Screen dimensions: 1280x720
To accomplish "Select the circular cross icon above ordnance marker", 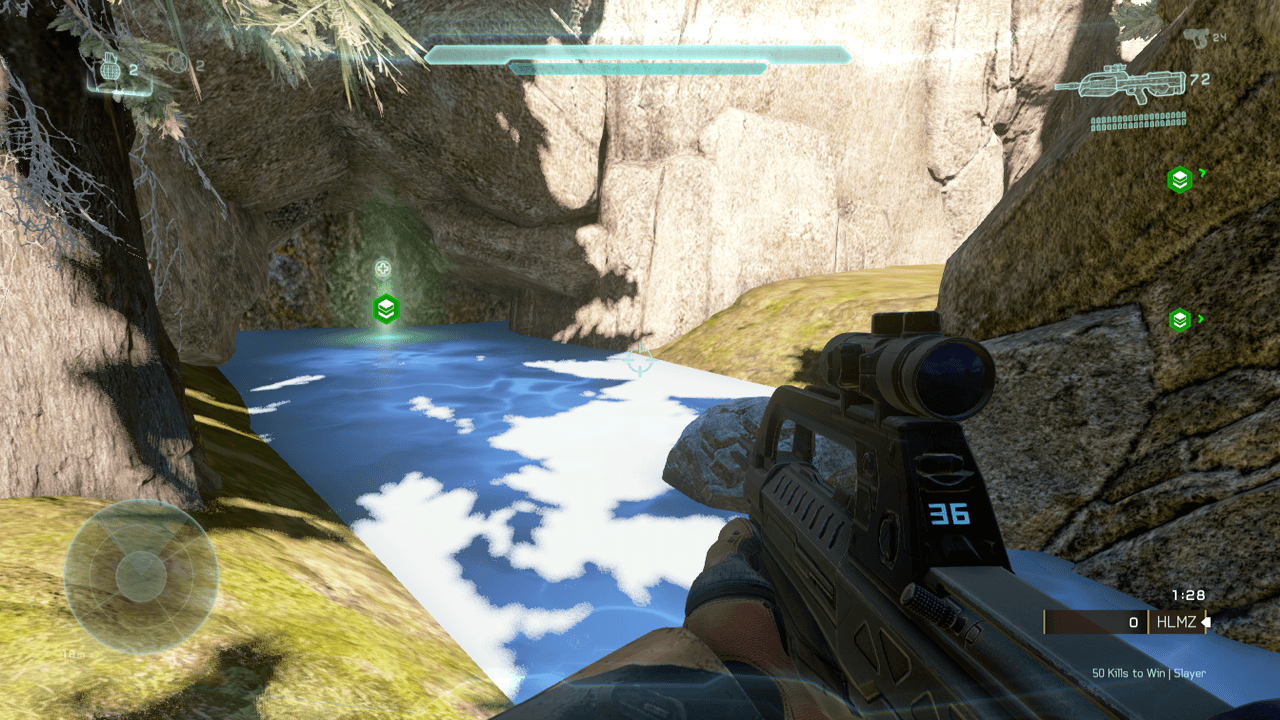I will click(383, 268).
